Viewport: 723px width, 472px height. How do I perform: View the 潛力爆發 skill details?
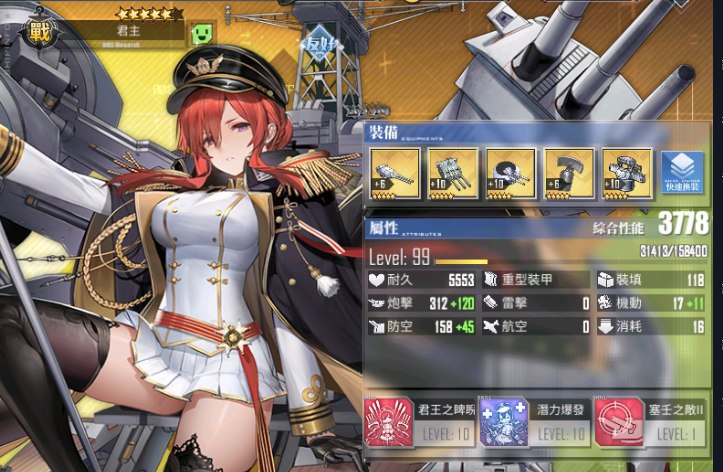535,420
